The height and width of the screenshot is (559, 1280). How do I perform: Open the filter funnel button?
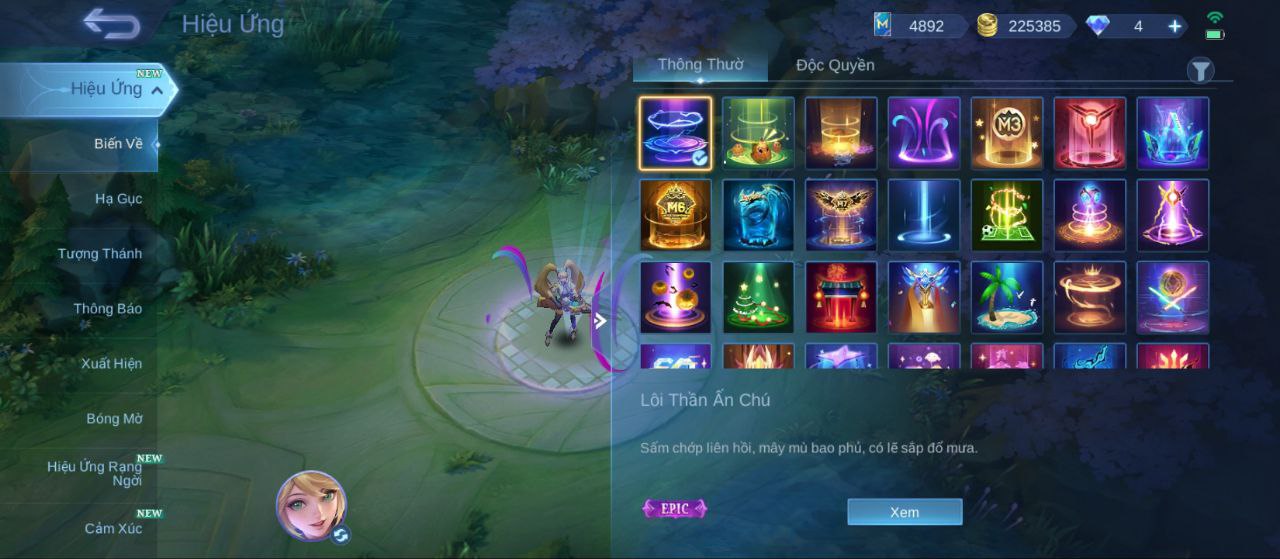(1200, 70)
